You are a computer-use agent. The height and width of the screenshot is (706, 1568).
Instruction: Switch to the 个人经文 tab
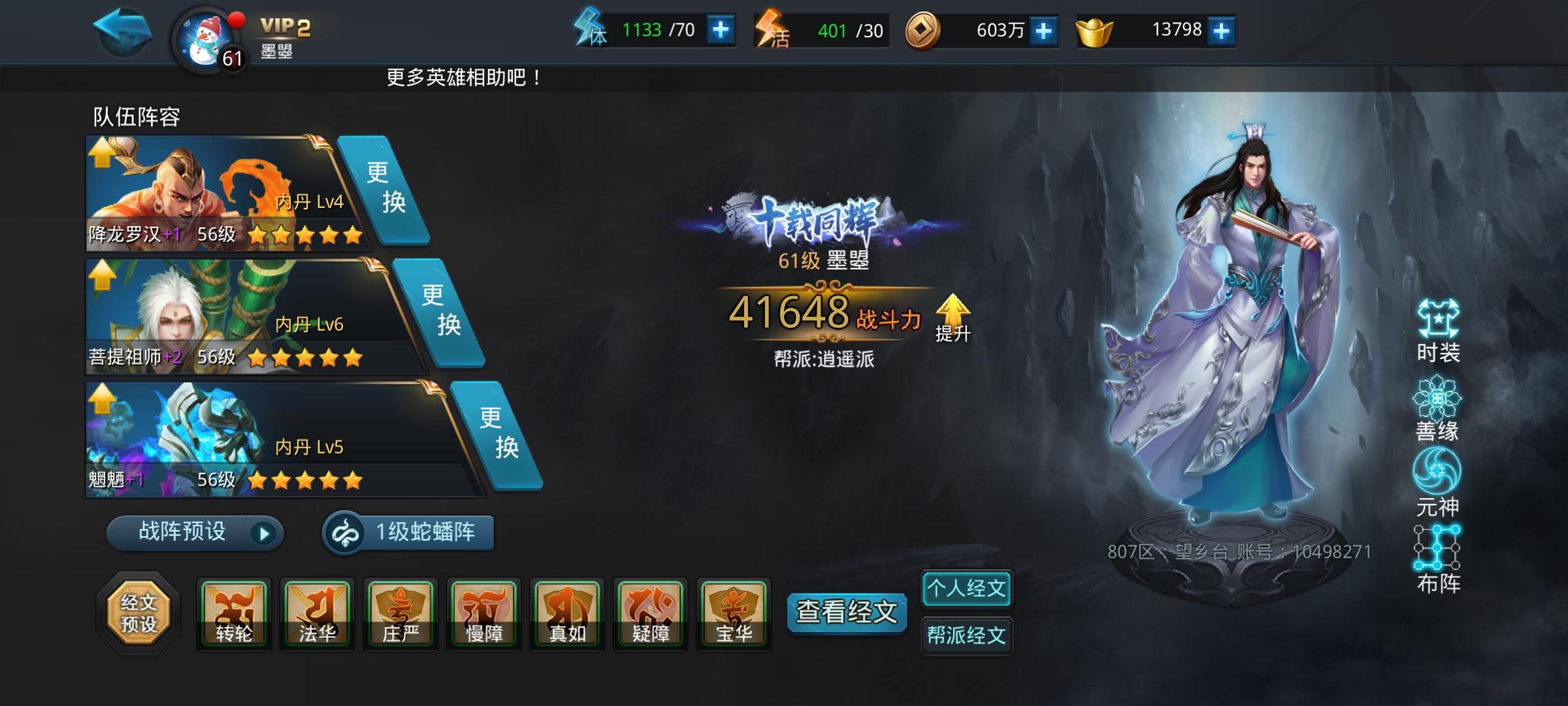pos(966,588)
